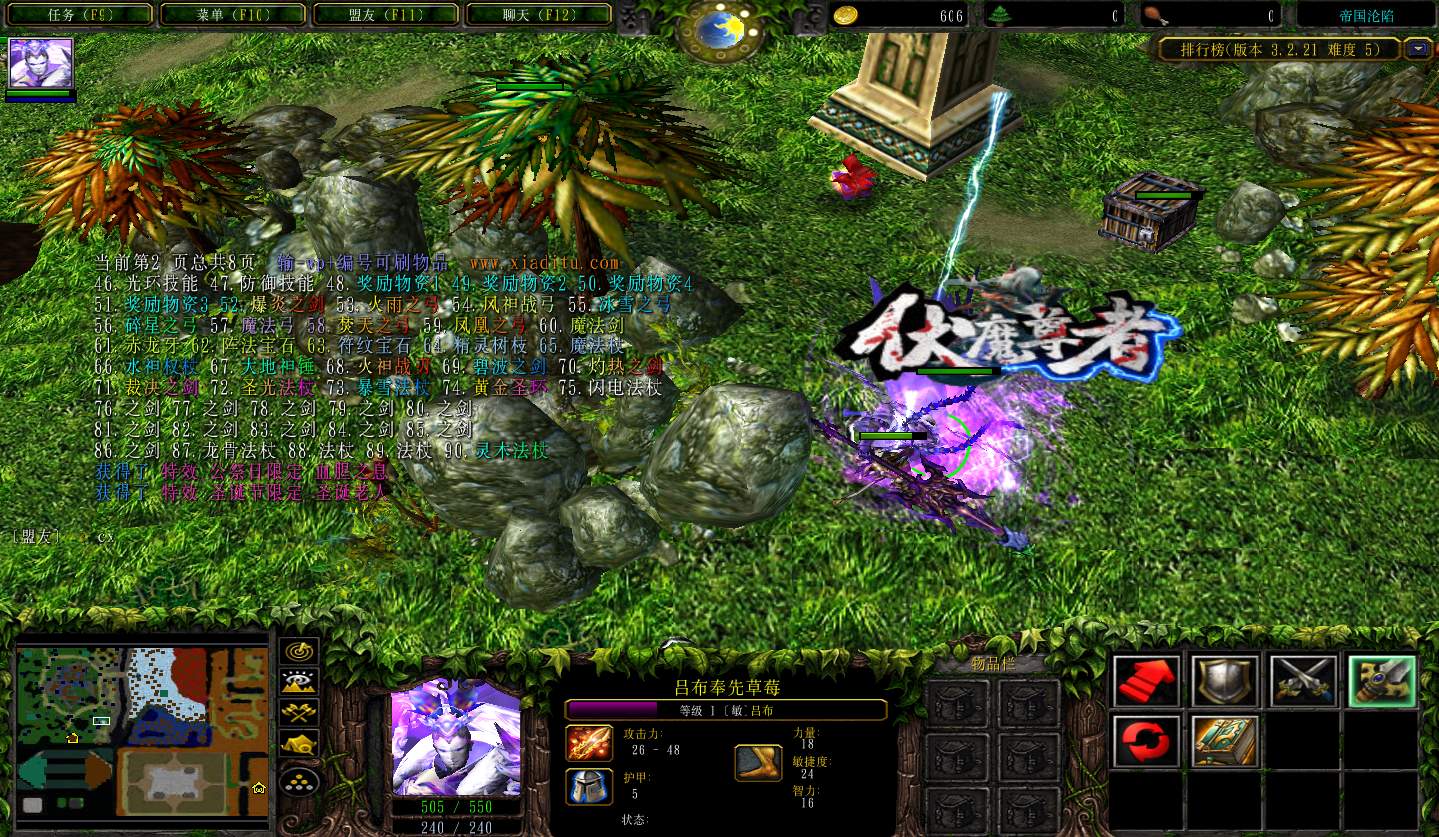Choose the silver shield command icon
This screenshot has height=837, width=1439.
[1224, 681]
